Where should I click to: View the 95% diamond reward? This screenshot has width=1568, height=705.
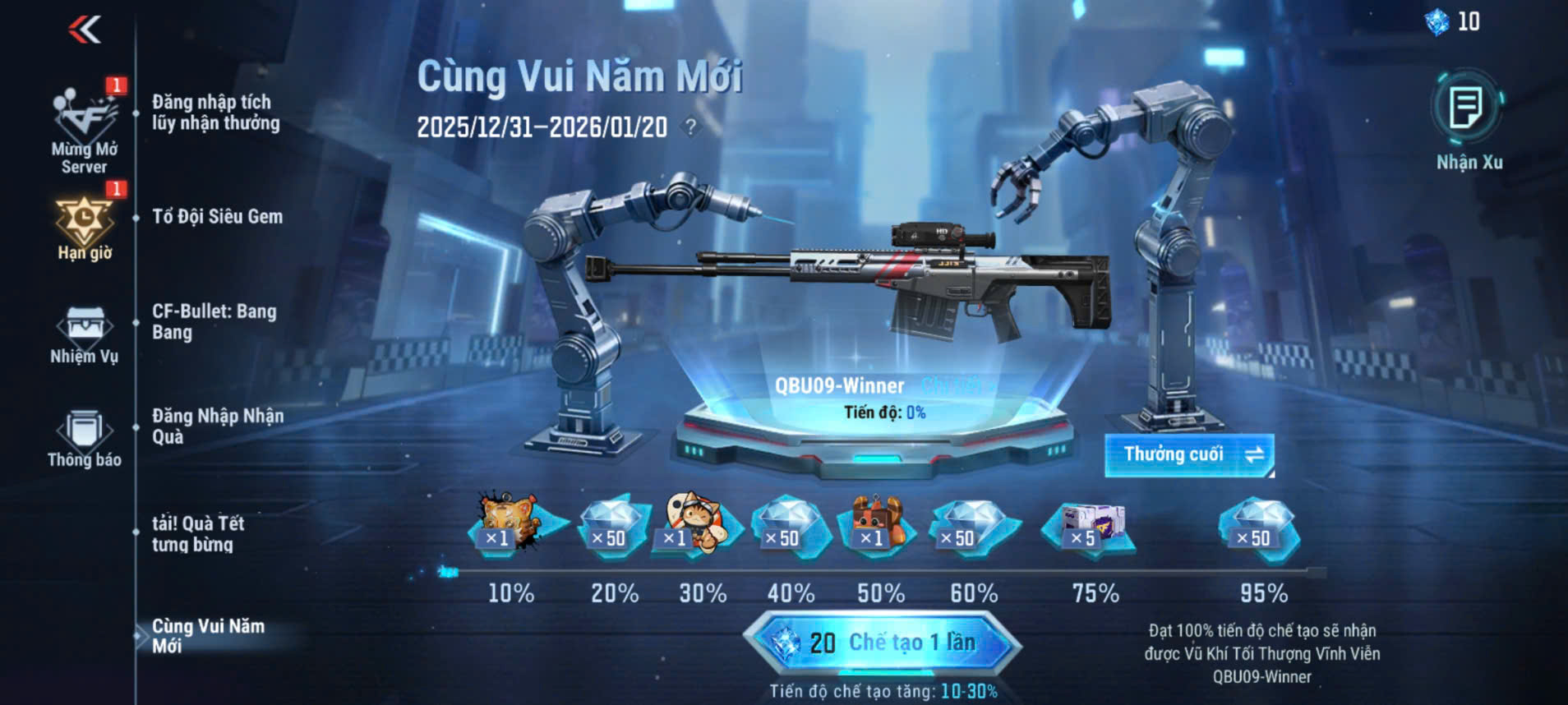1257,528
